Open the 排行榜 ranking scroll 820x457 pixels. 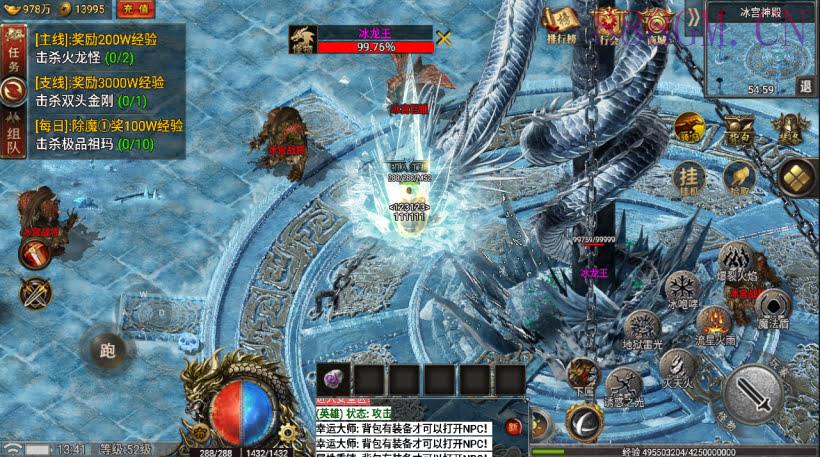562,25
